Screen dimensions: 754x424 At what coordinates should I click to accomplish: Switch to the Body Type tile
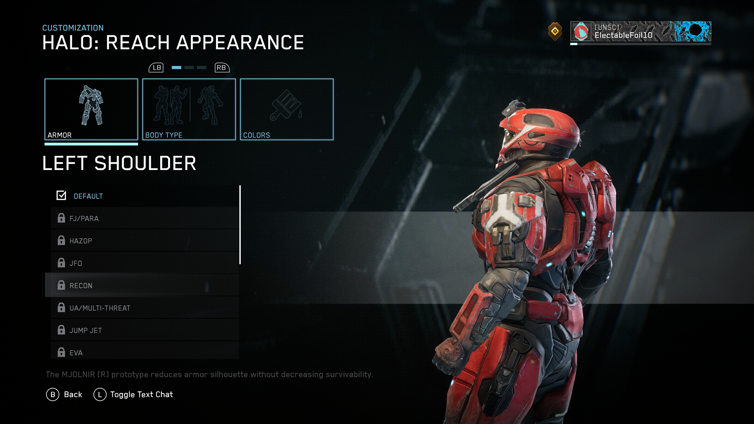tap(189, 109)
